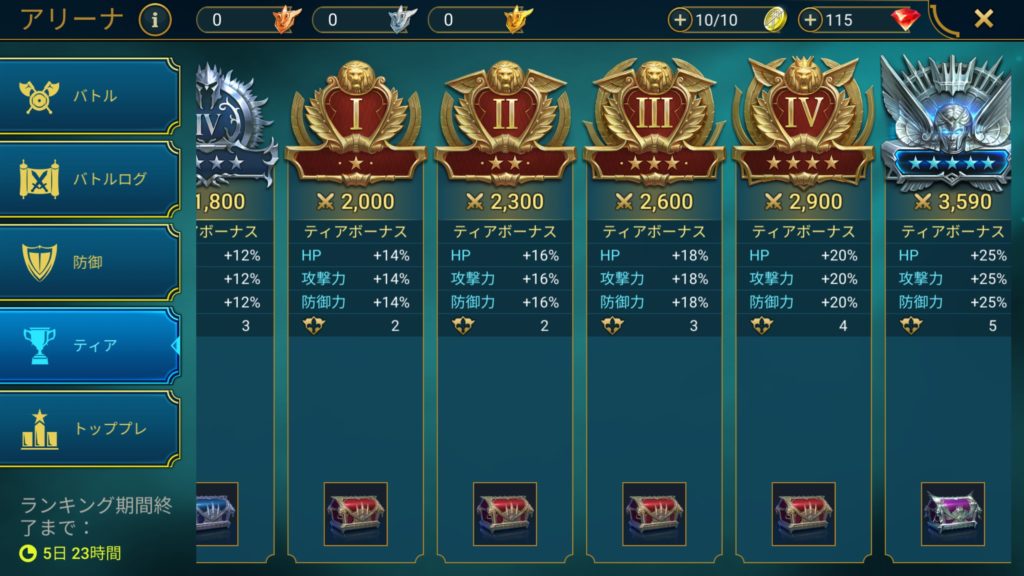Image resolution: width=1024 pixels, height=576 pixels.
Task: Select the Gold IV tier emblem
Action: click(x=803, y=122)
